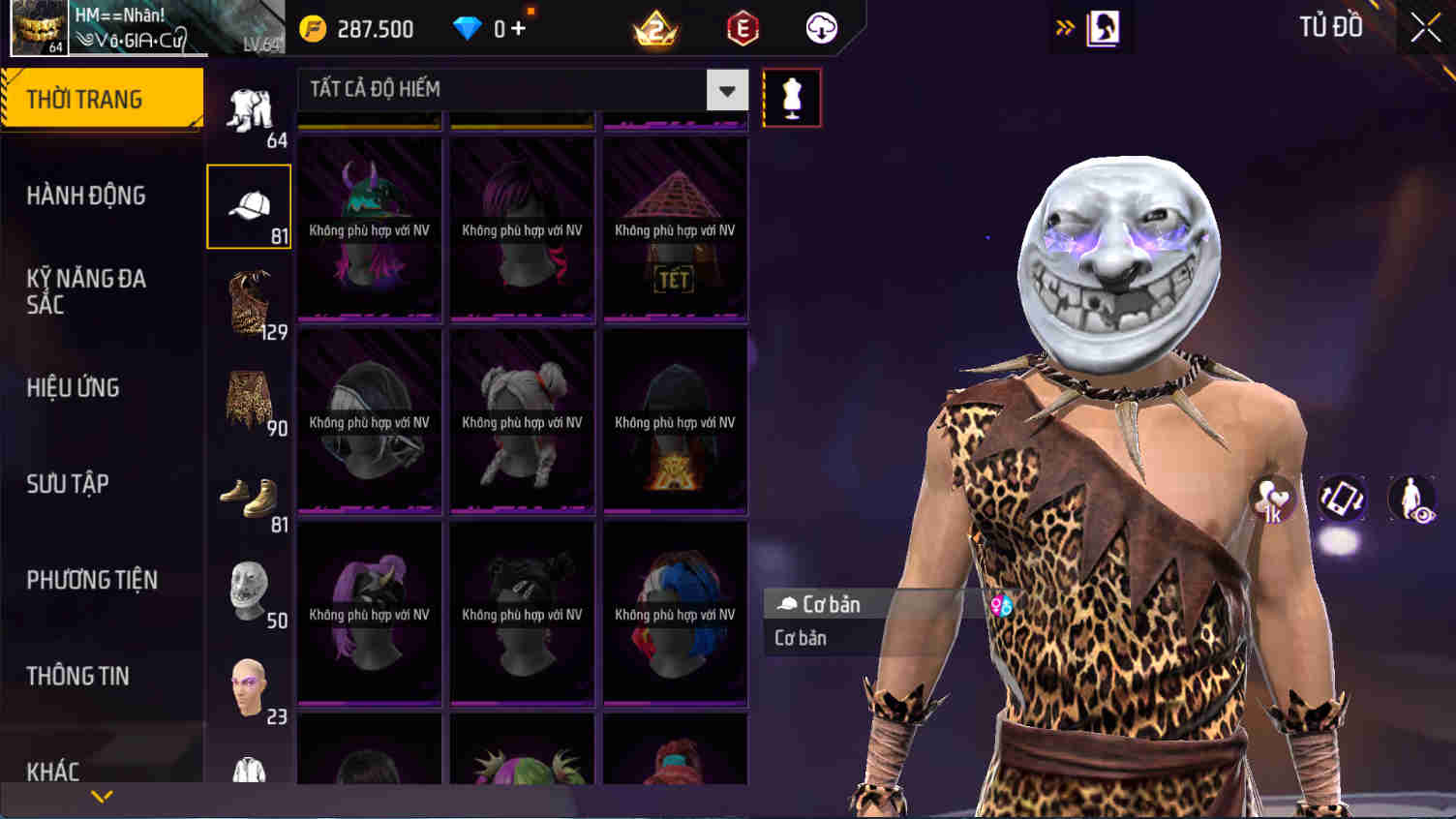Click the diamond 0+ balance to add diamonds
The width and height of the screenshot is (1456, 819).
coord(494,28)
